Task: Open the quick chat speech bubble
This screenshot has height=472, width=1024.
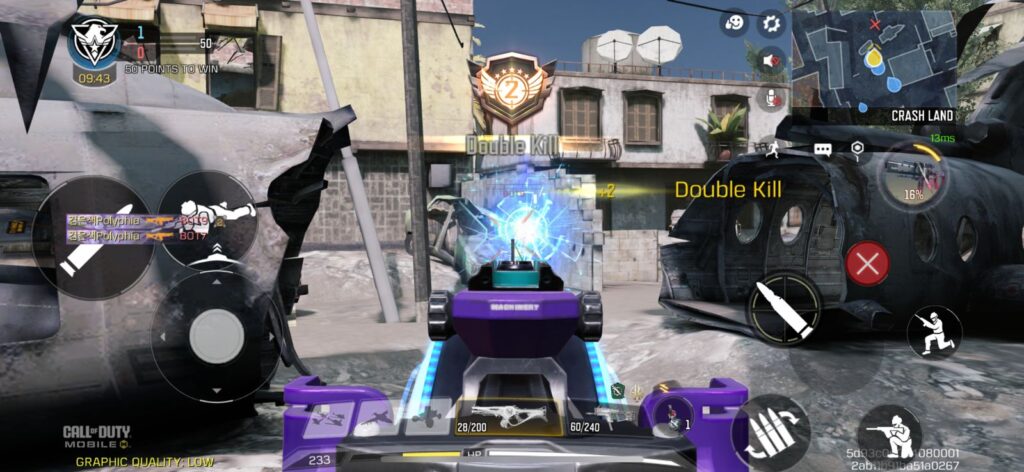Action: [823, 149]
